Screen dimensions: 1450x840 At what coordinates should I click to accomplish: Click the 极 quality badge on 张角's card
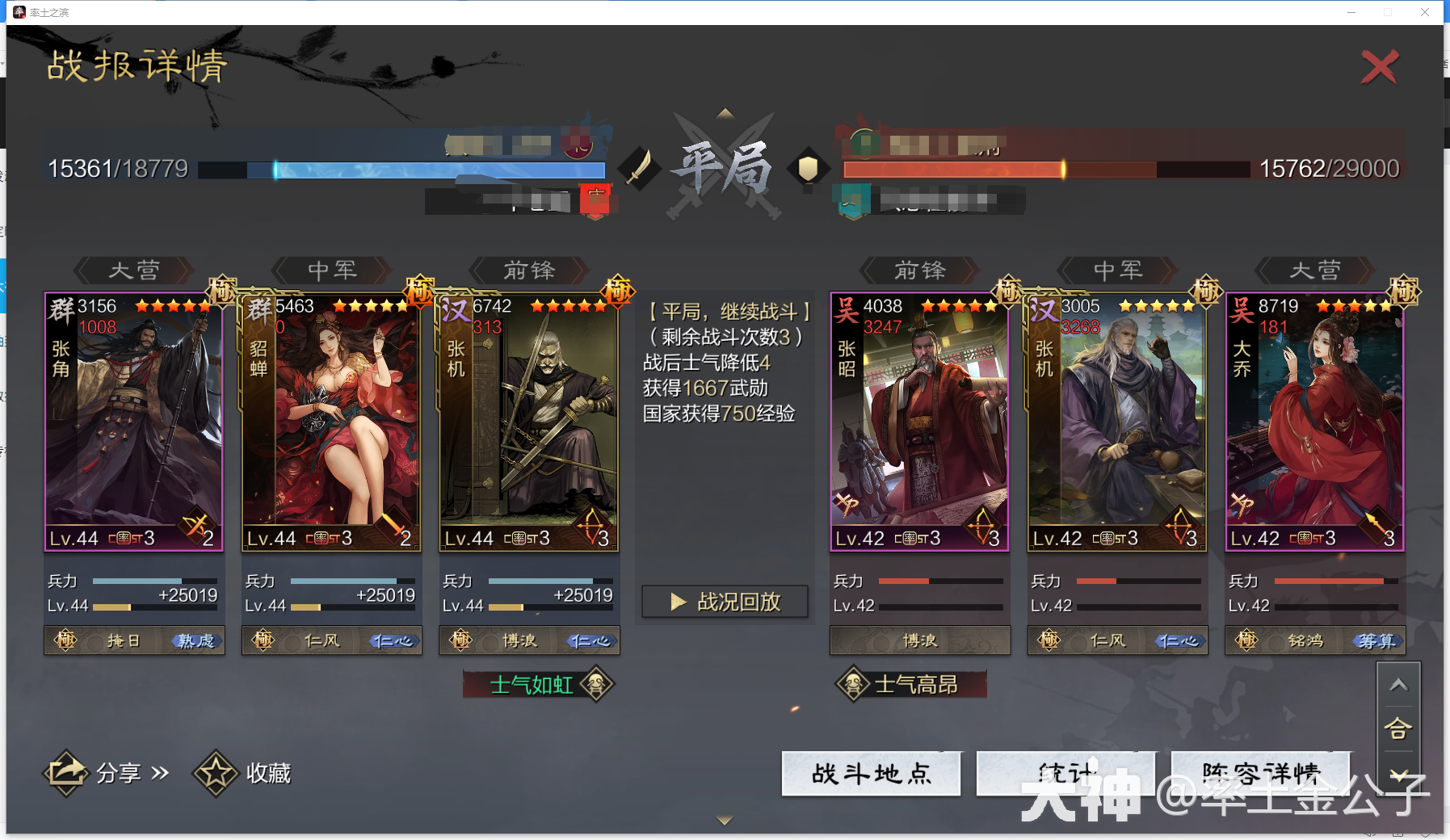click(x=222, y=291)
